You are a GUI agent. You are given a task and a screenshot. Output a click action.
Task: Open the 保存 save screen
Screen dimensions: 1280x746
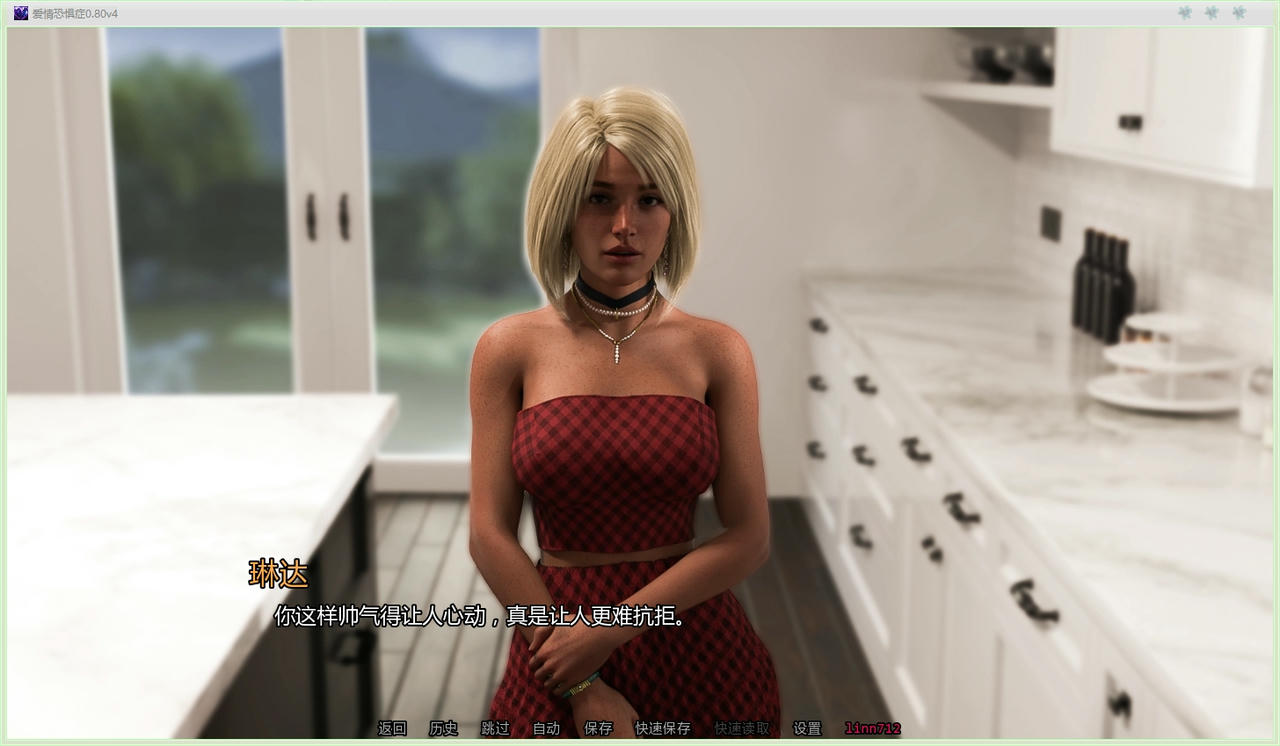point(597,729)
